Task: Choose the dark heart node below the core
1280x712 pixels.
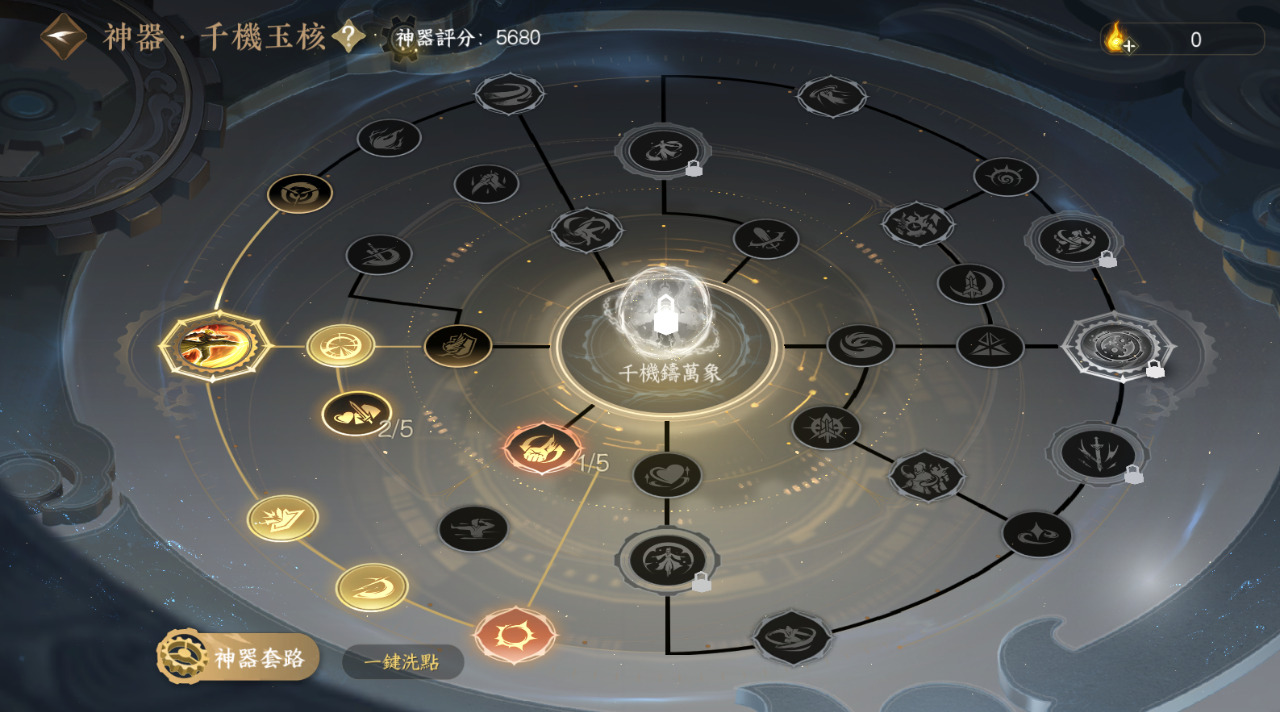Action: tap(667, 474)
